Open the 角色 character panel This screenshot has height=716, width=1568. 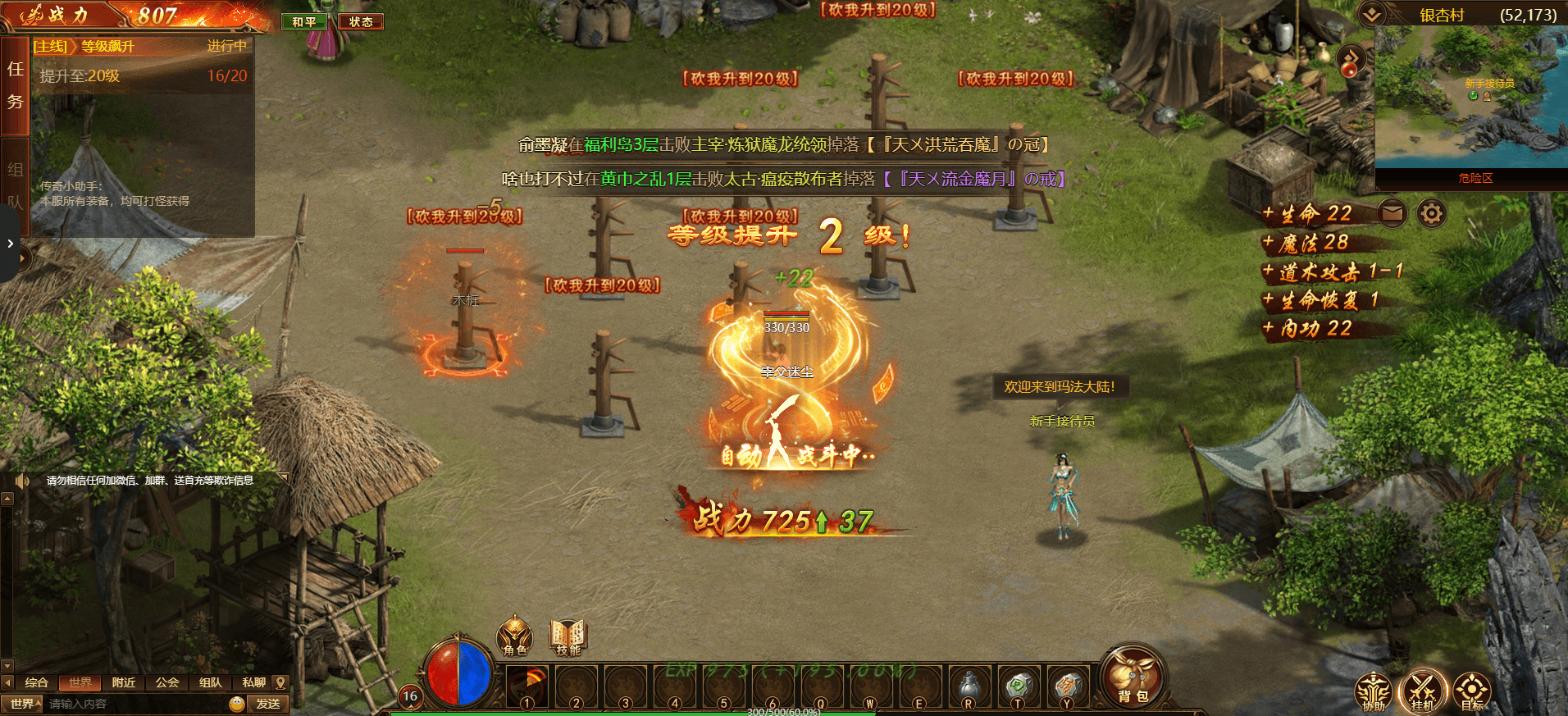click(515, 636)
